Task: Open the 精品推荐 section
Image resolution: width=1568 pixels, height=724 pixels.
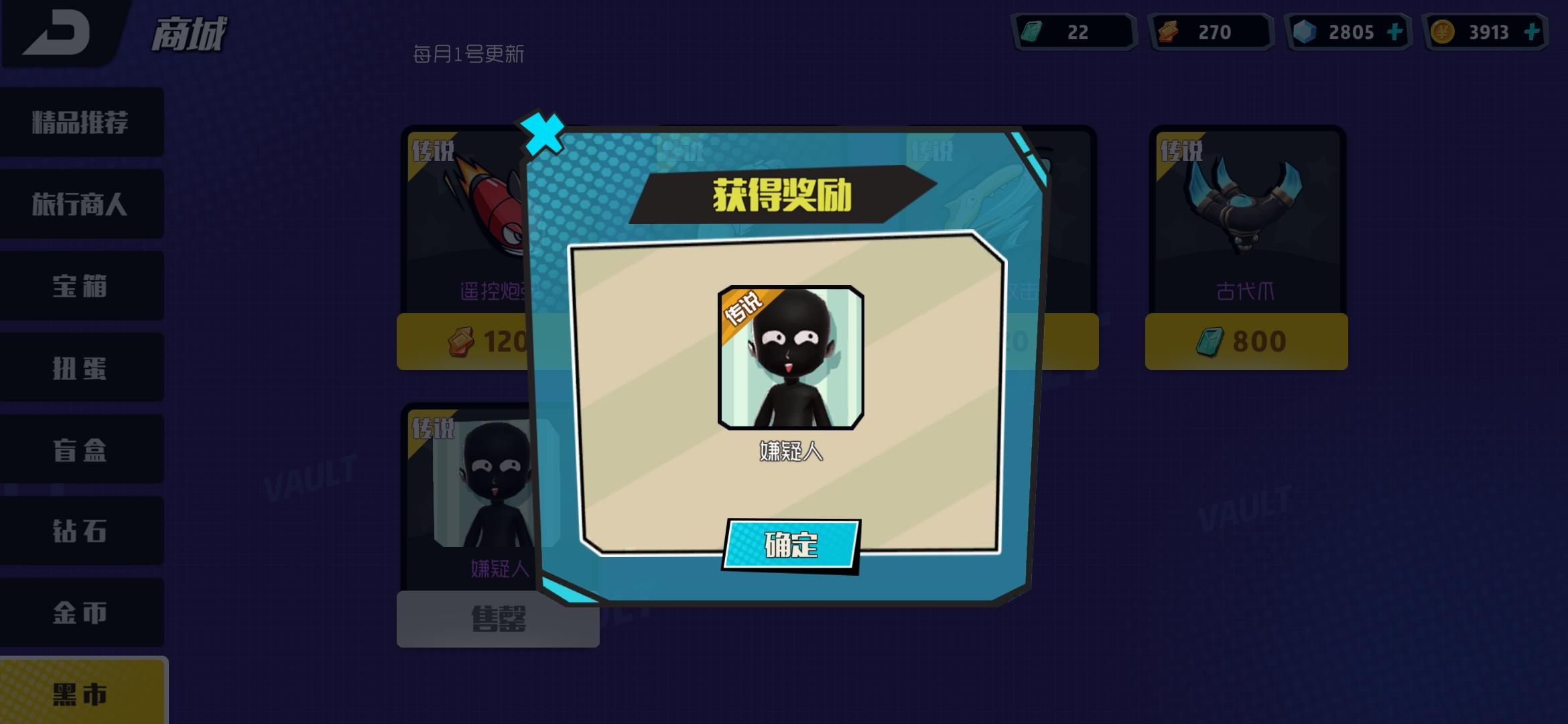Action: [x=82, y=122]
